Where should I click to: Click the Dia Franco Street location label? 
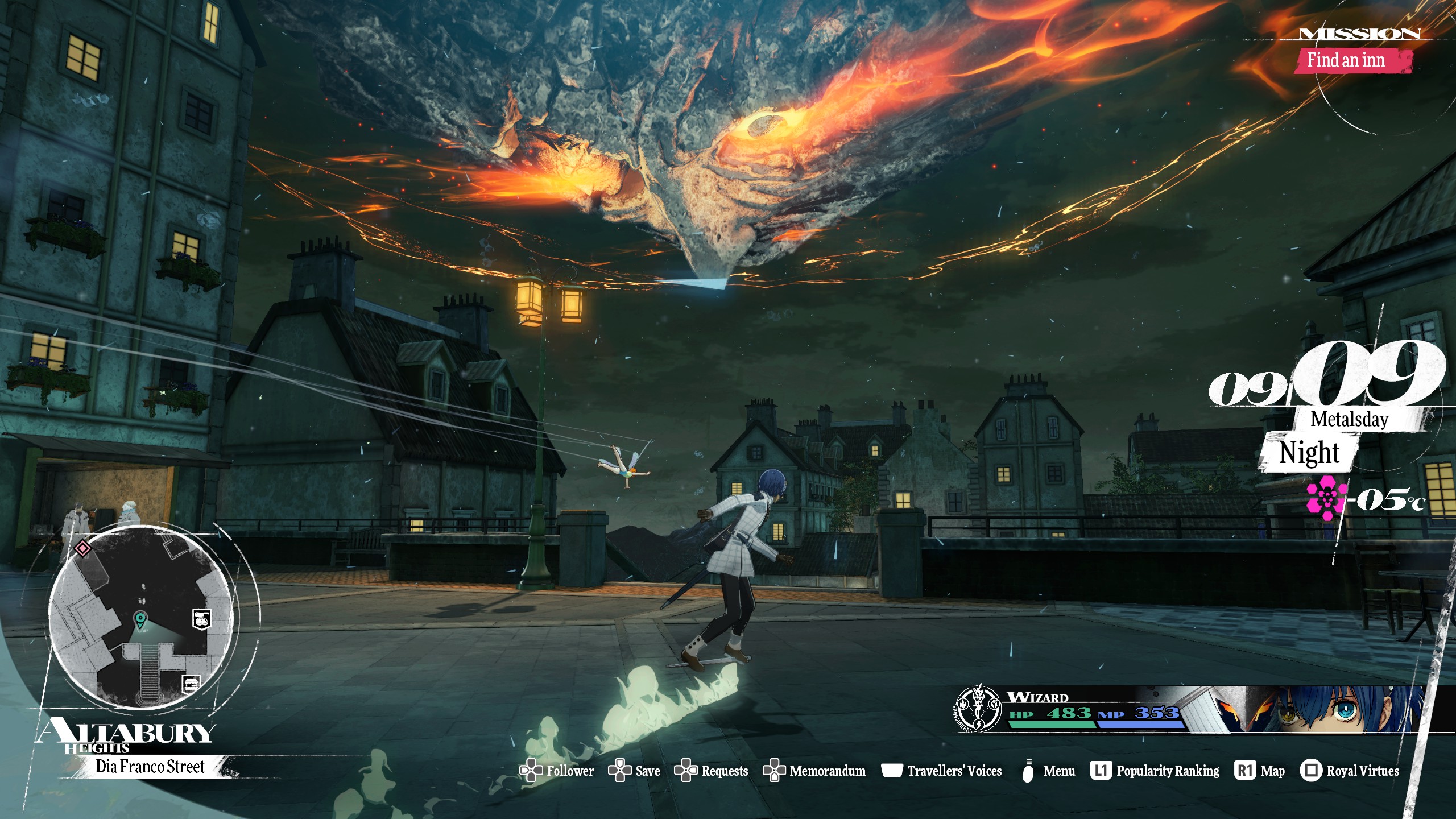click(x=150, y=767)
